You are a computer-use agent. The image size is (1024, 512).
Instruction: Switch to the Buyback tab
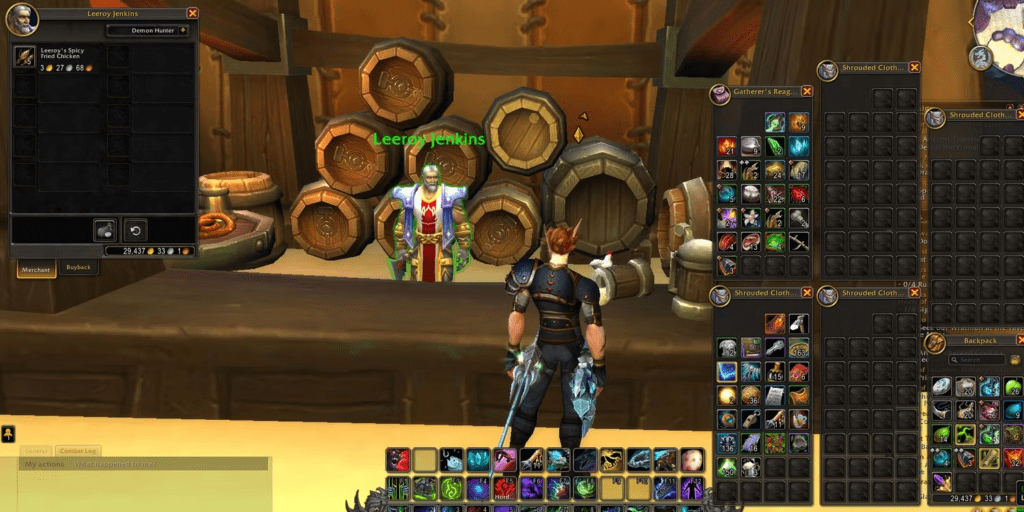pyautogui.click(x=77, y=268)
